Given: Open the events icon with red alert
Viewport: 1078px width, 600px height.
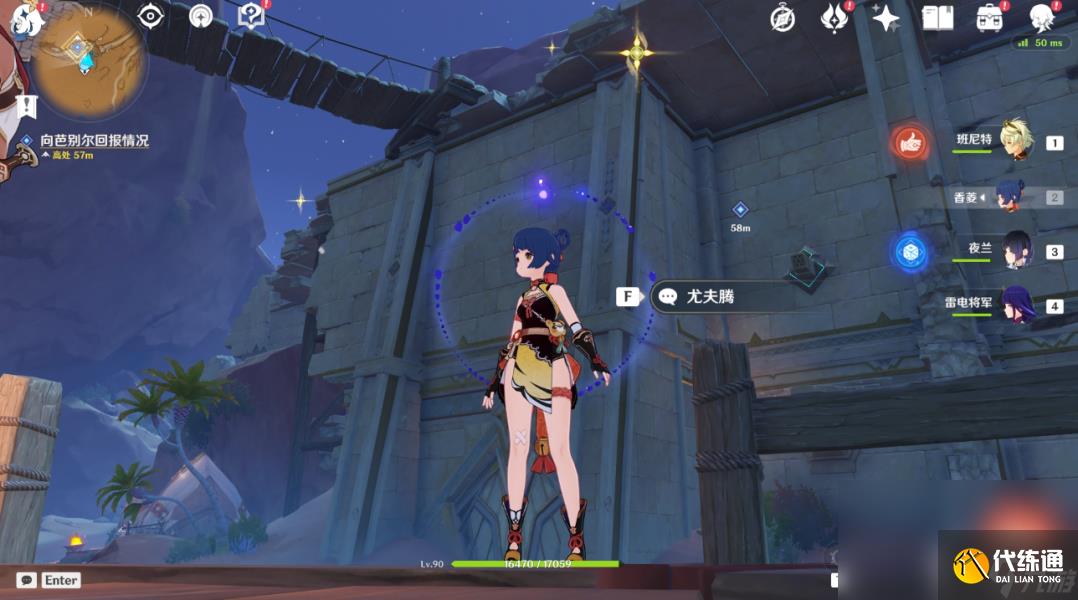Looking at the screenshot, I should 833,17.
